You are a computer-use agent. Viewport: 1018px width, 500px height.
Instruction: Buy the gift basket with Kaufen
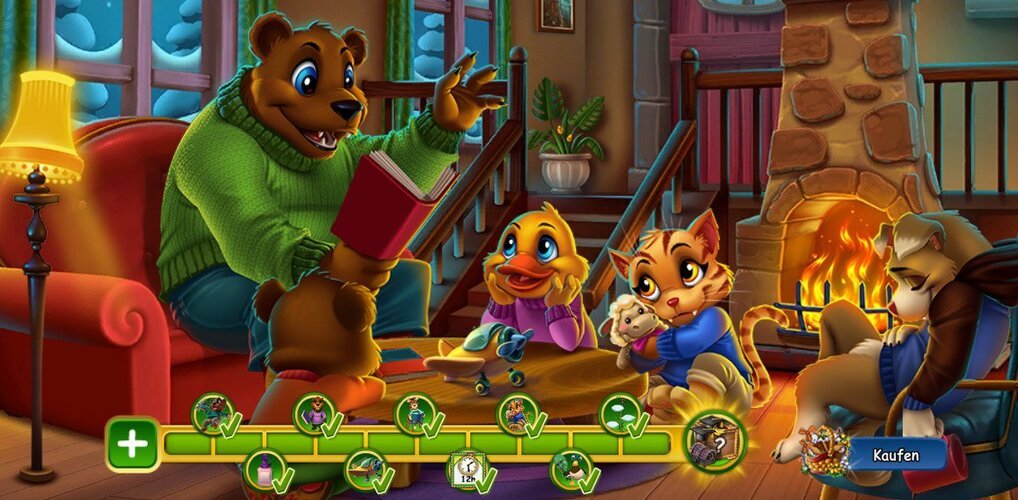[896, 455]
